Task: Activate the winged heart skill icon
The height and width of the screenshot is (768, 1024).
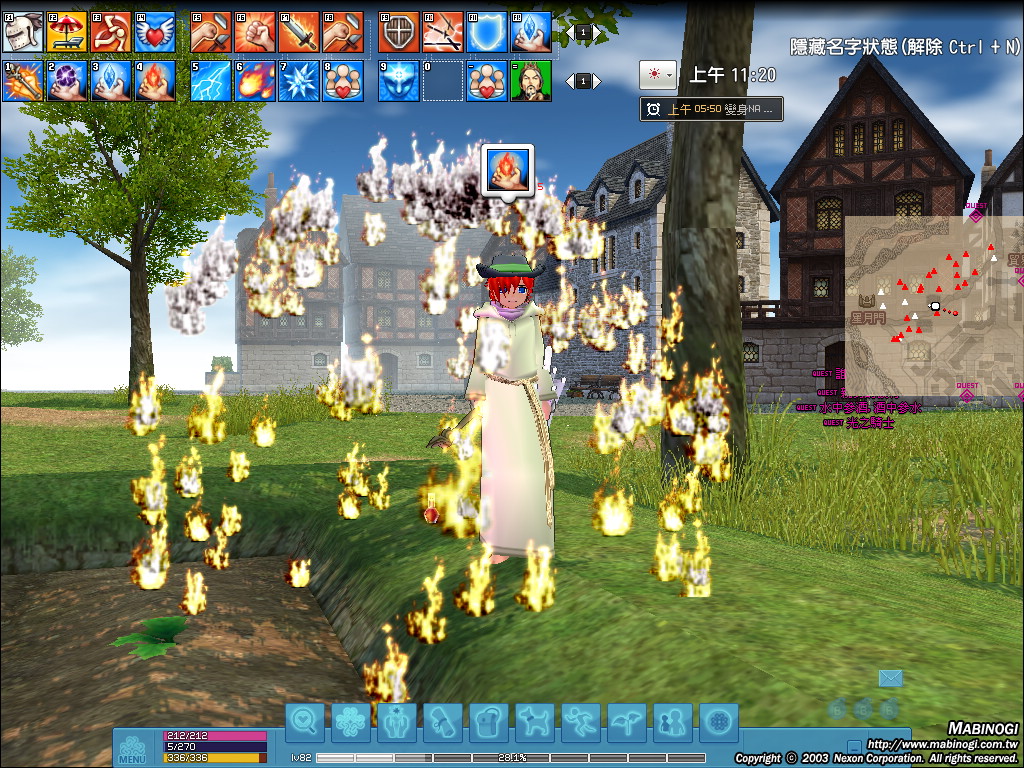Action: pyautogui.click(x=154, y=32)
